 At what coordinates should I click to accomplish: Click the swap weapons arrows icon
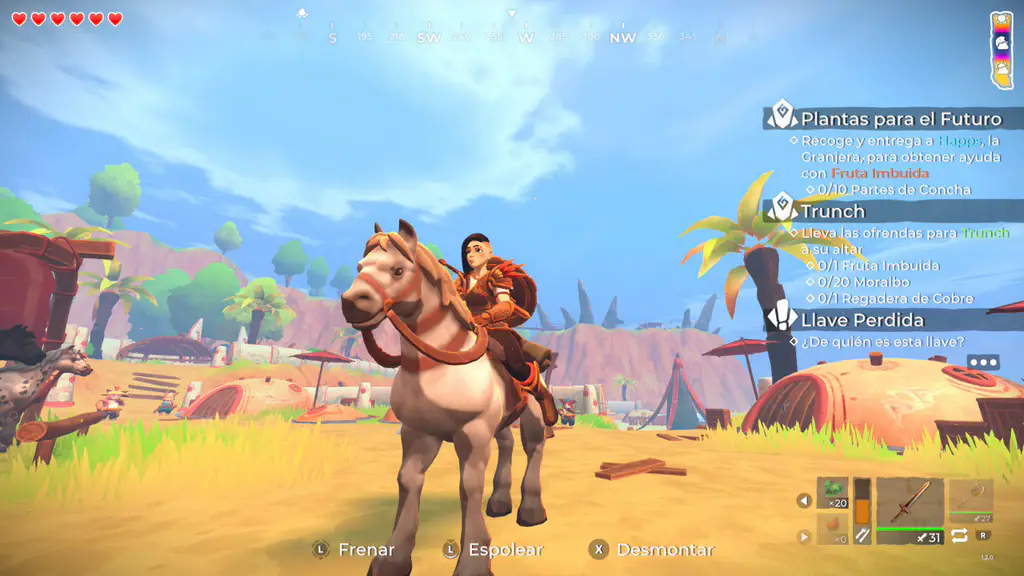(x=959, y=536)
